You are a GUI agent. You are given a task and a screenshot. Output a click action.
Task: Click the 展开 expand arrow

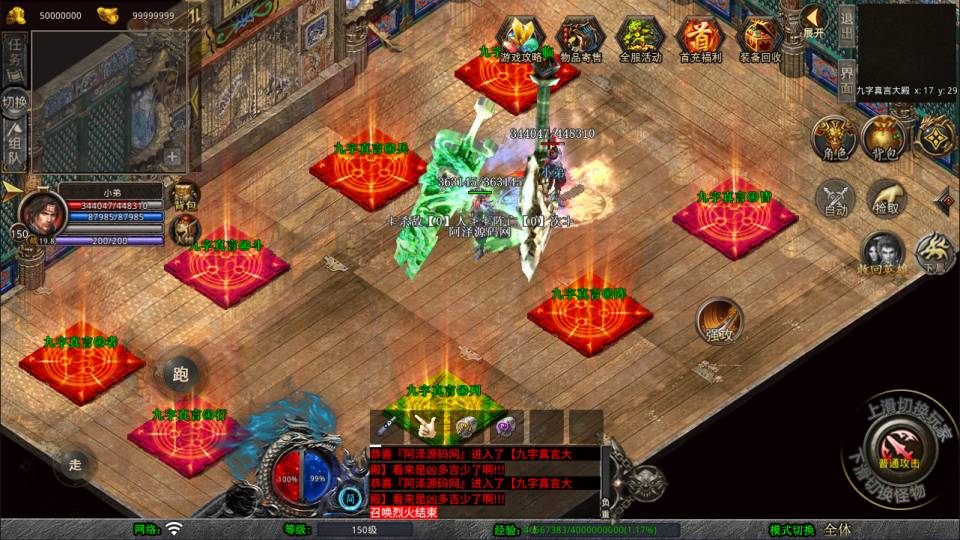click(x=813, y=22)
